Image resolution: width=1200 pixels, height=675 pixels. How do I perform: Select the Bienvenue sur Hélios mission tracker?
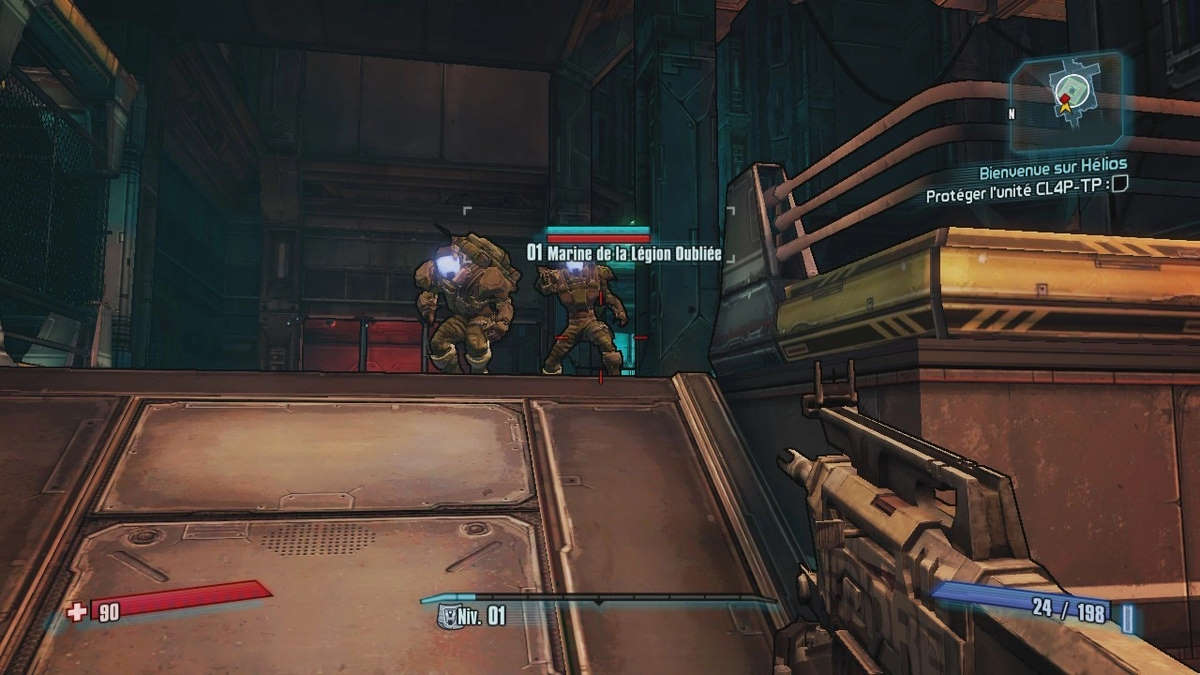point(1052,163)
